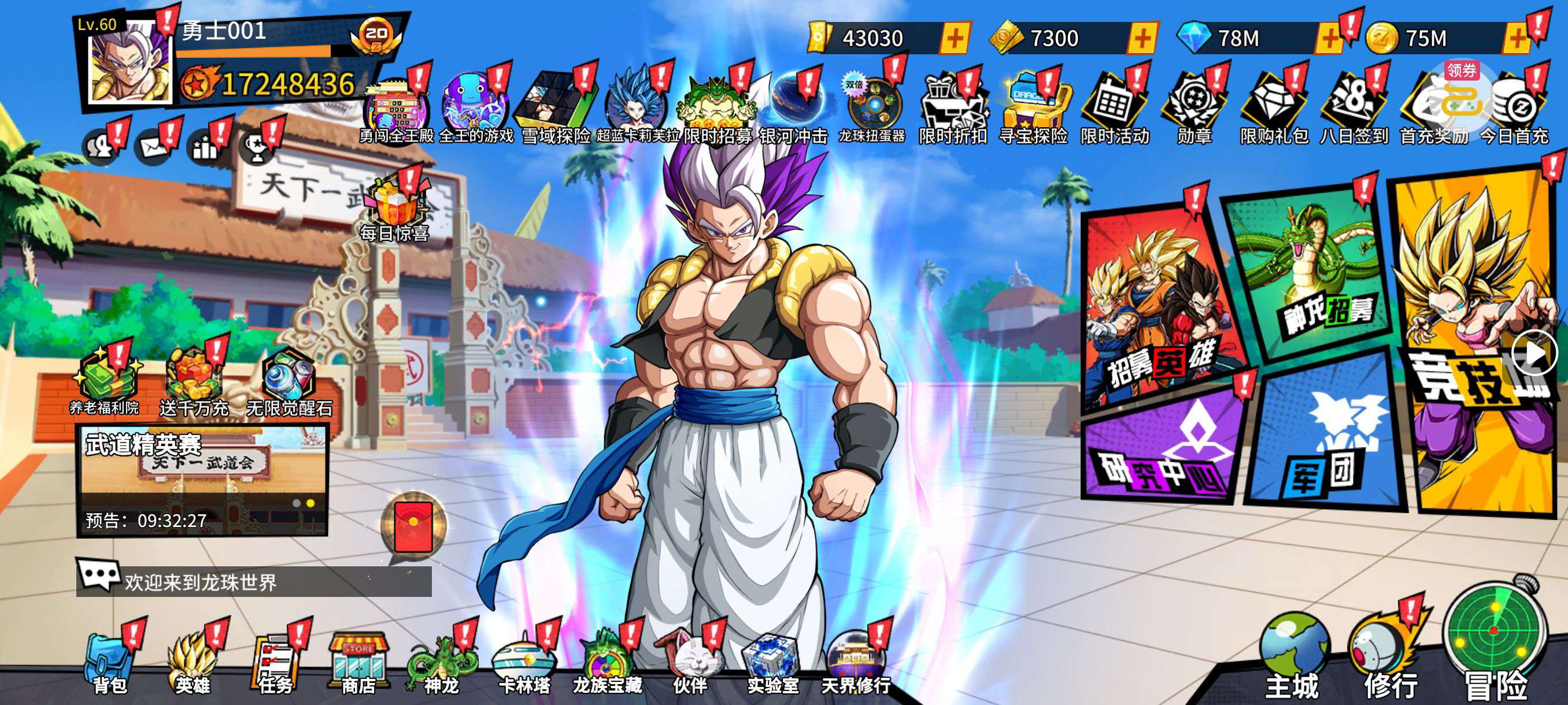The height and width of the screenshot is (705, 1568).
Task: Enter the 商店 store
Action: point(358,663)
